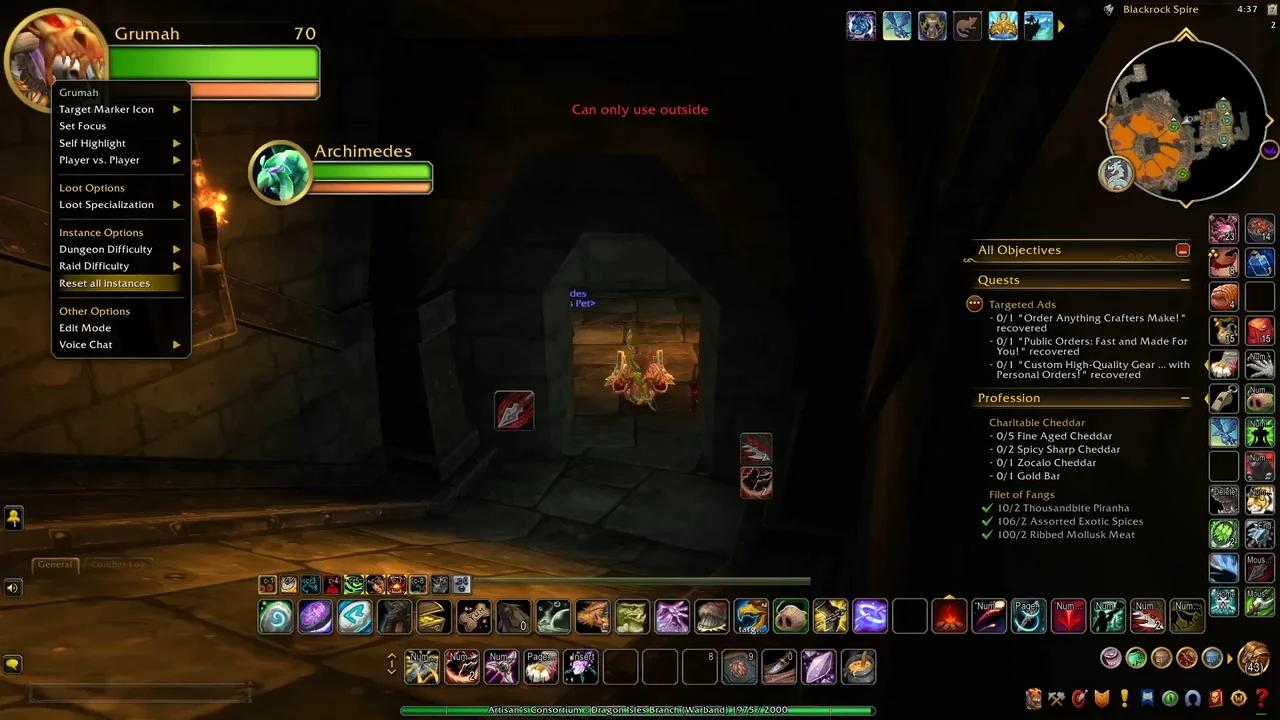Mute chat sound via speaker icon
This screenshot has height=720, width=1280.
coord(12,588)
